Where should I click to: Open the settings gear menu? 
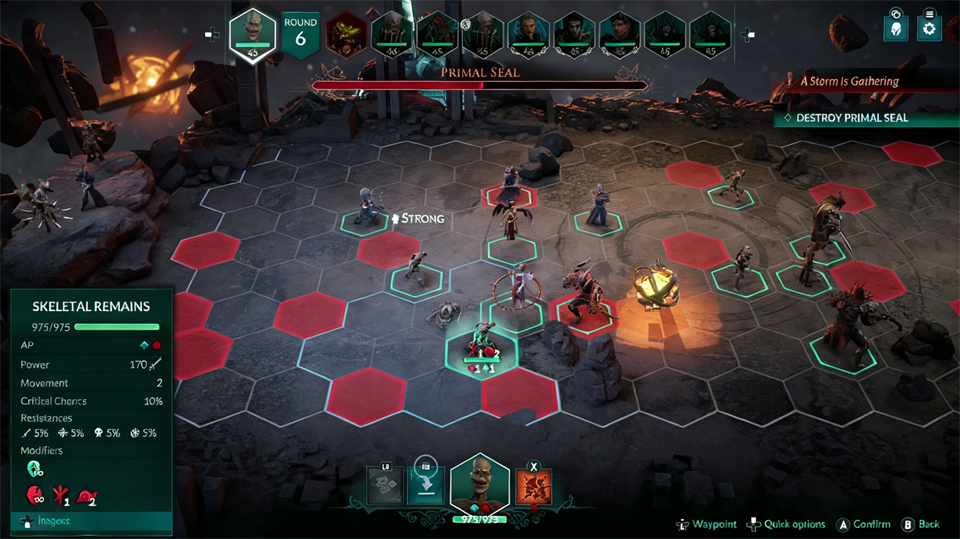click(928, 28)
